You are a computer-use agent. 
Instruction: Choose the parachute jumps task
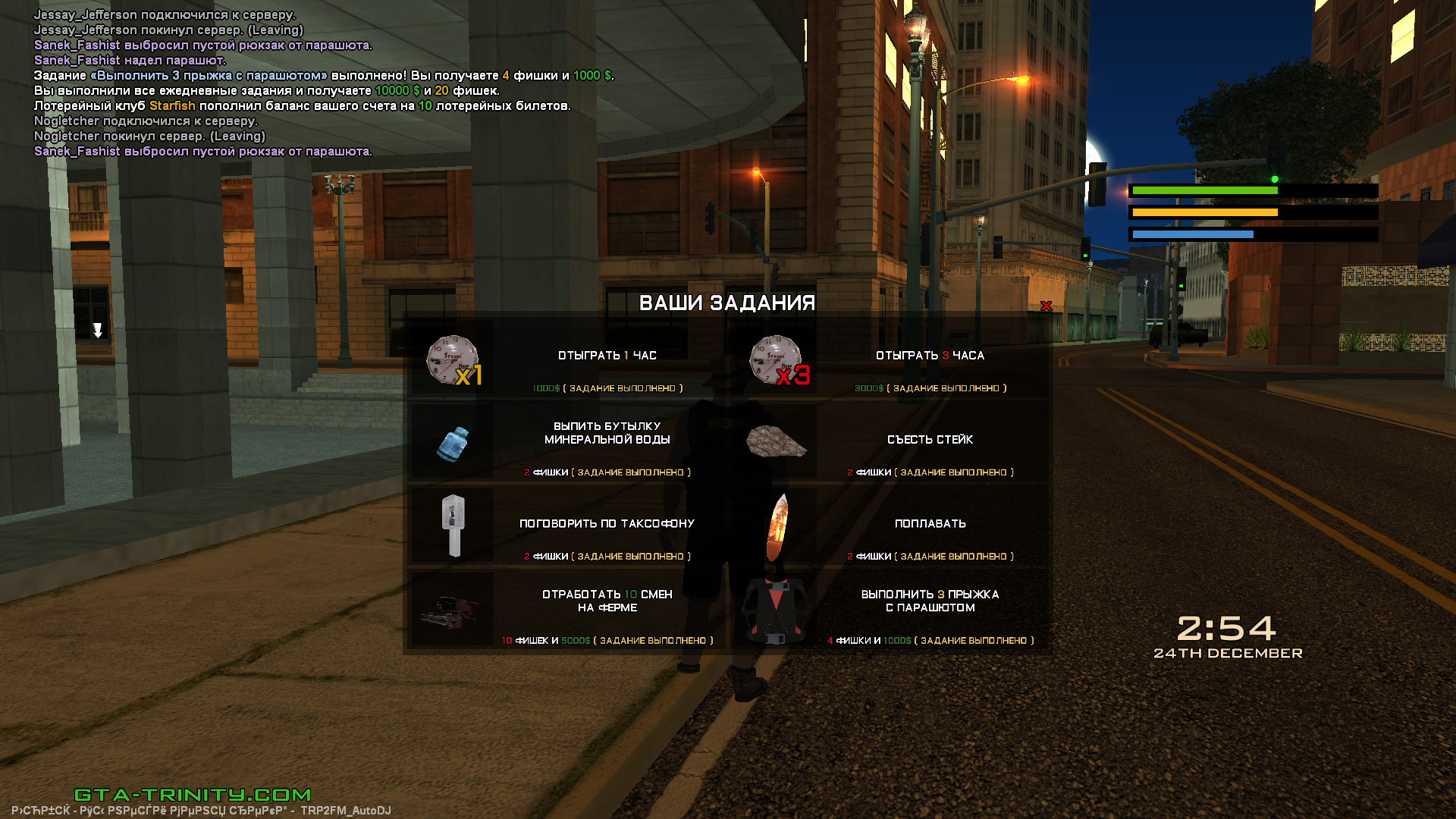click(x=930, y=601)
